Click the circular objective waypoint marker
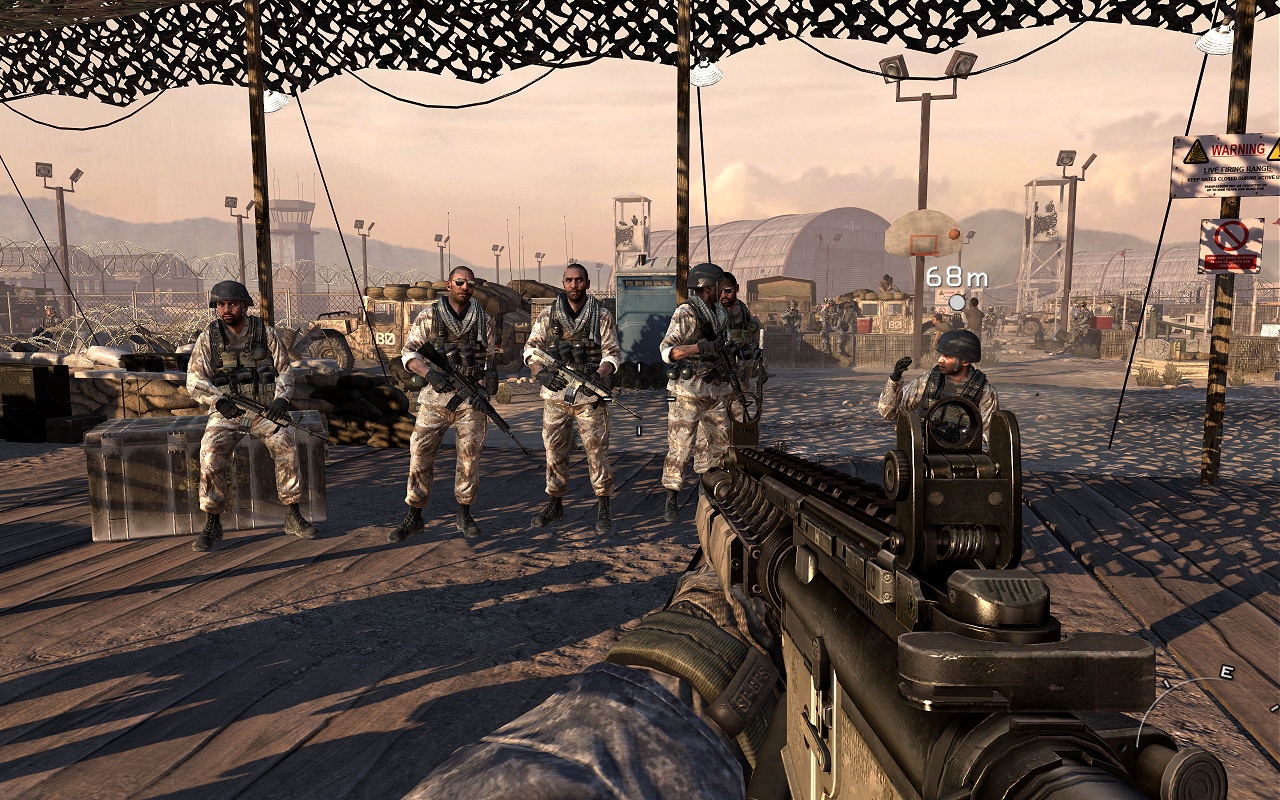Viewport: 1280px width, 800px height. pyautogui.click(x=957, y=302)
